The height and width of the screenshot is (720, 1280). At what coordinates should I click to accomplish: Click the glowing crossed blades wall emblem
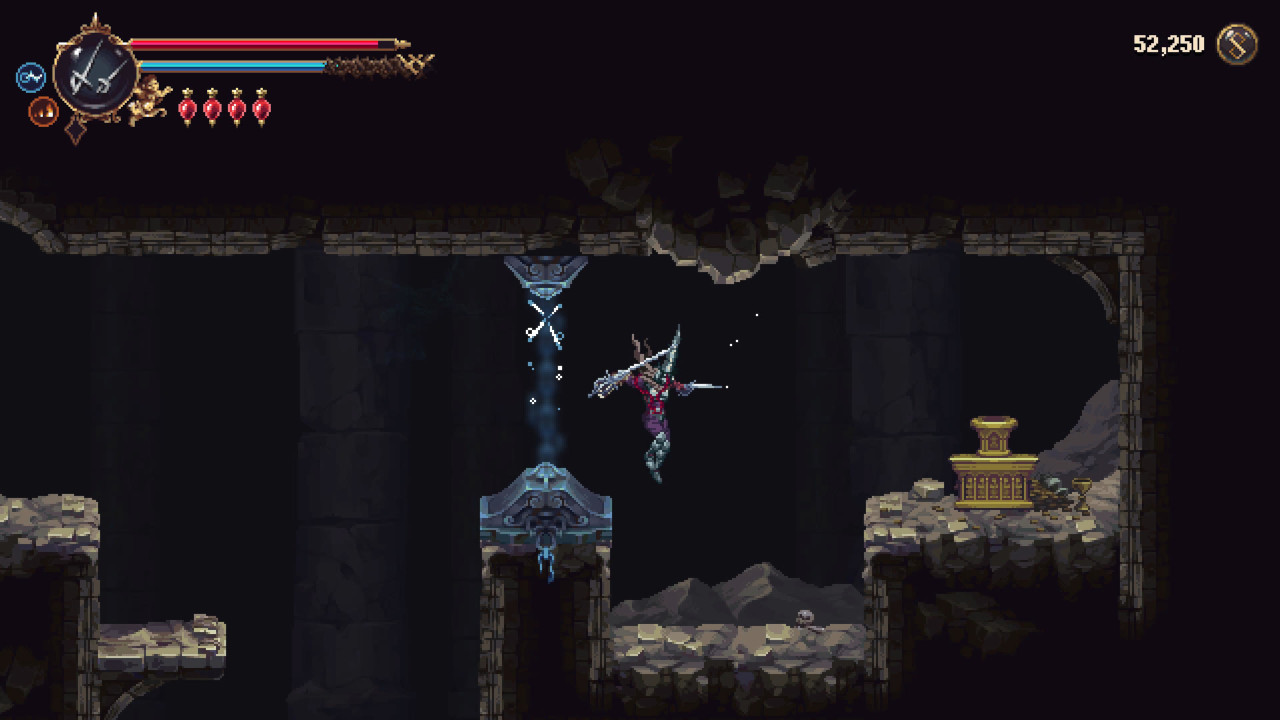click(x=545, y=325)
